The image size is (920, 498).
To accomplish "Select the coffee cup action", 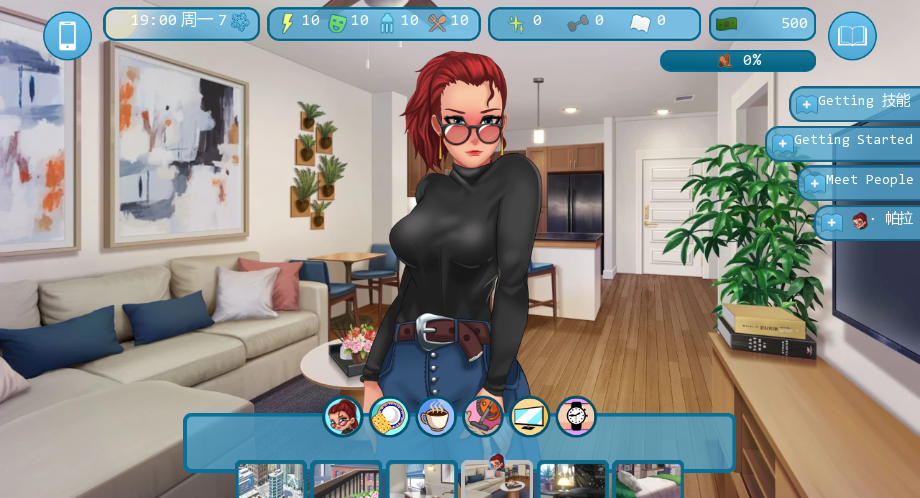I will tap(436, 417).
